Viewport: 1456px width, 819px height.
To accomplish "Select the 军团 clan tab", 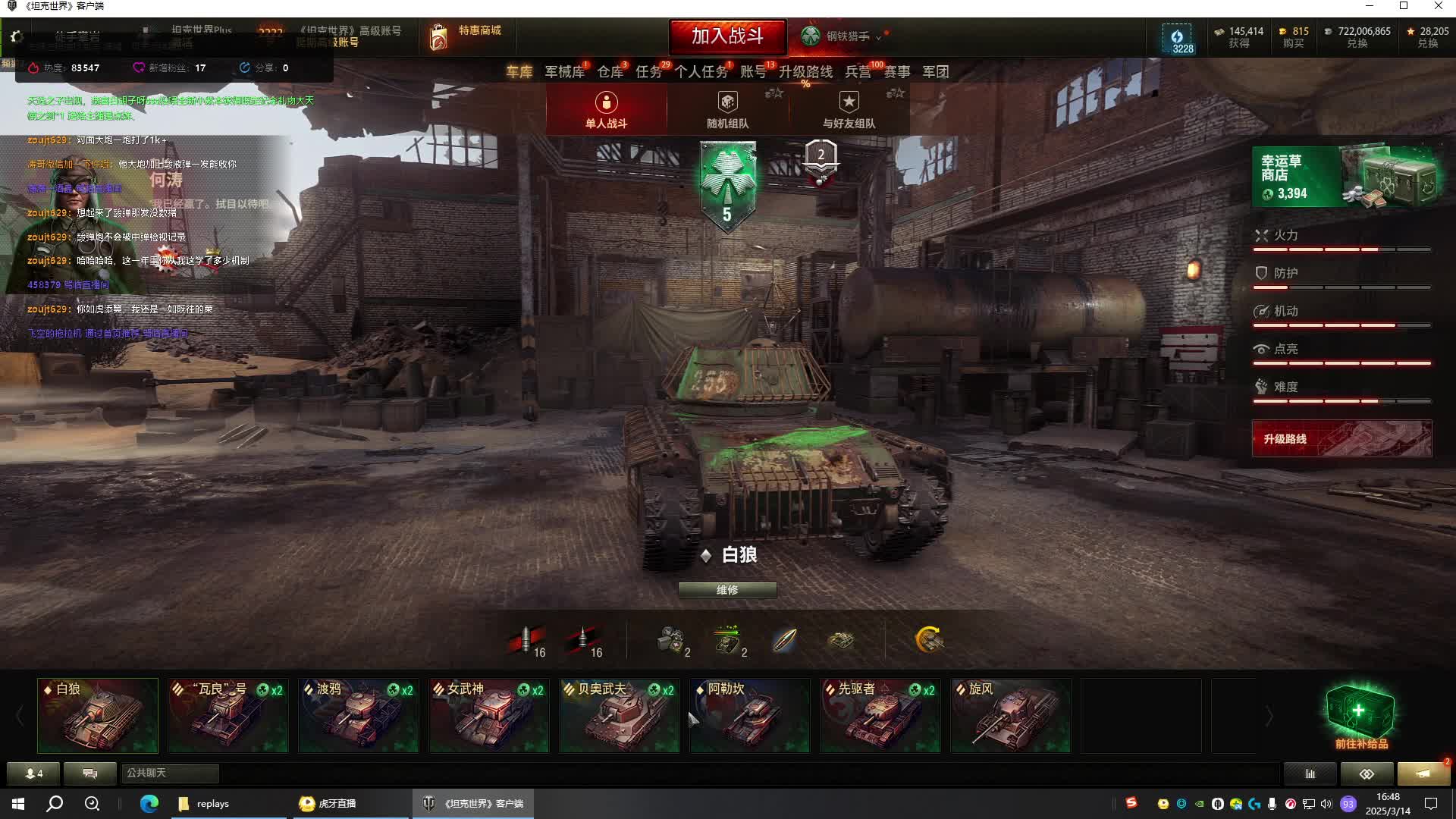I will click(935, 72).
